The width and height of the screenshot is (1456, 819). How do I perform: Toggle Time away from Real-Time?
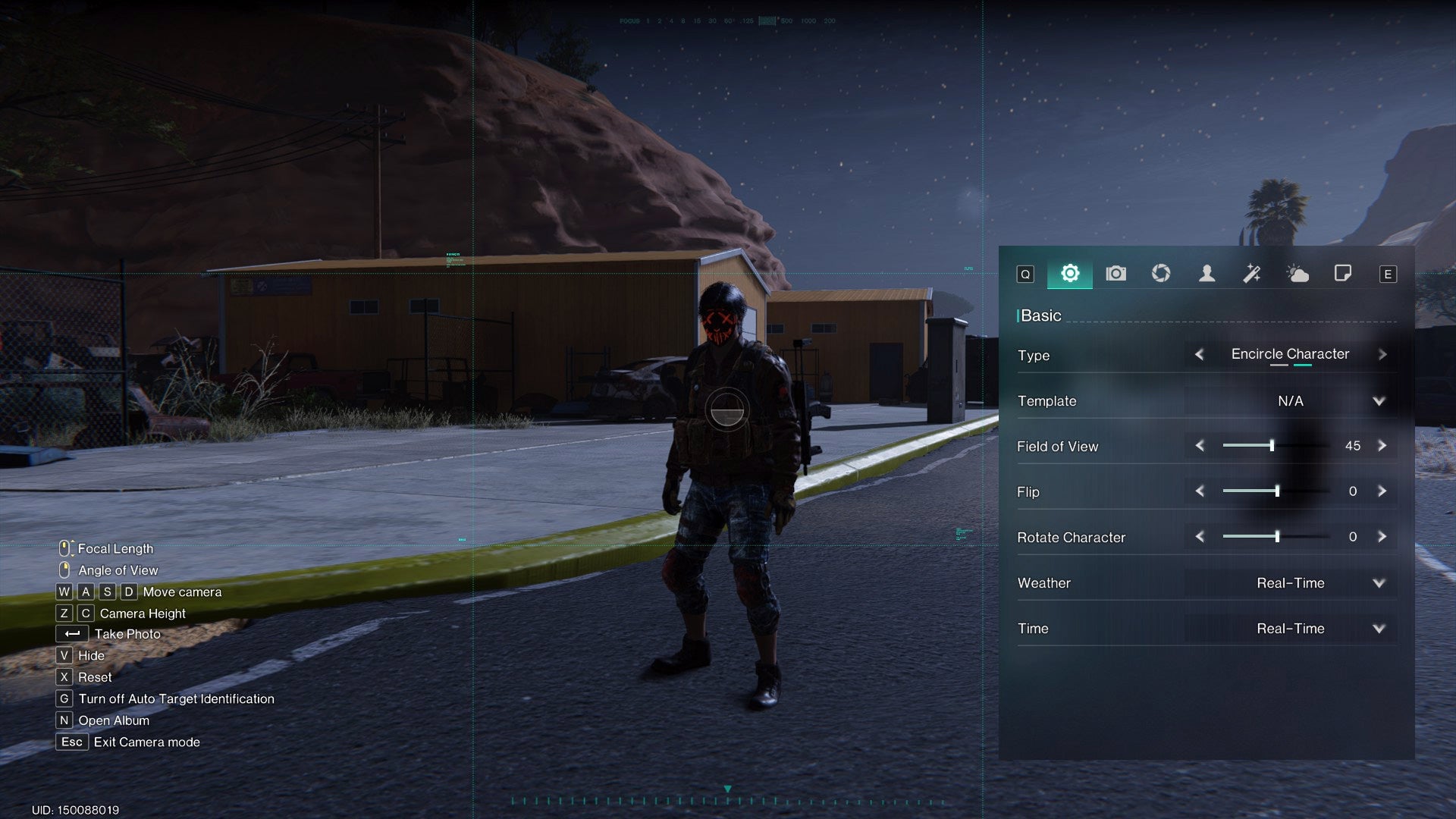(x=1379, y=628)
